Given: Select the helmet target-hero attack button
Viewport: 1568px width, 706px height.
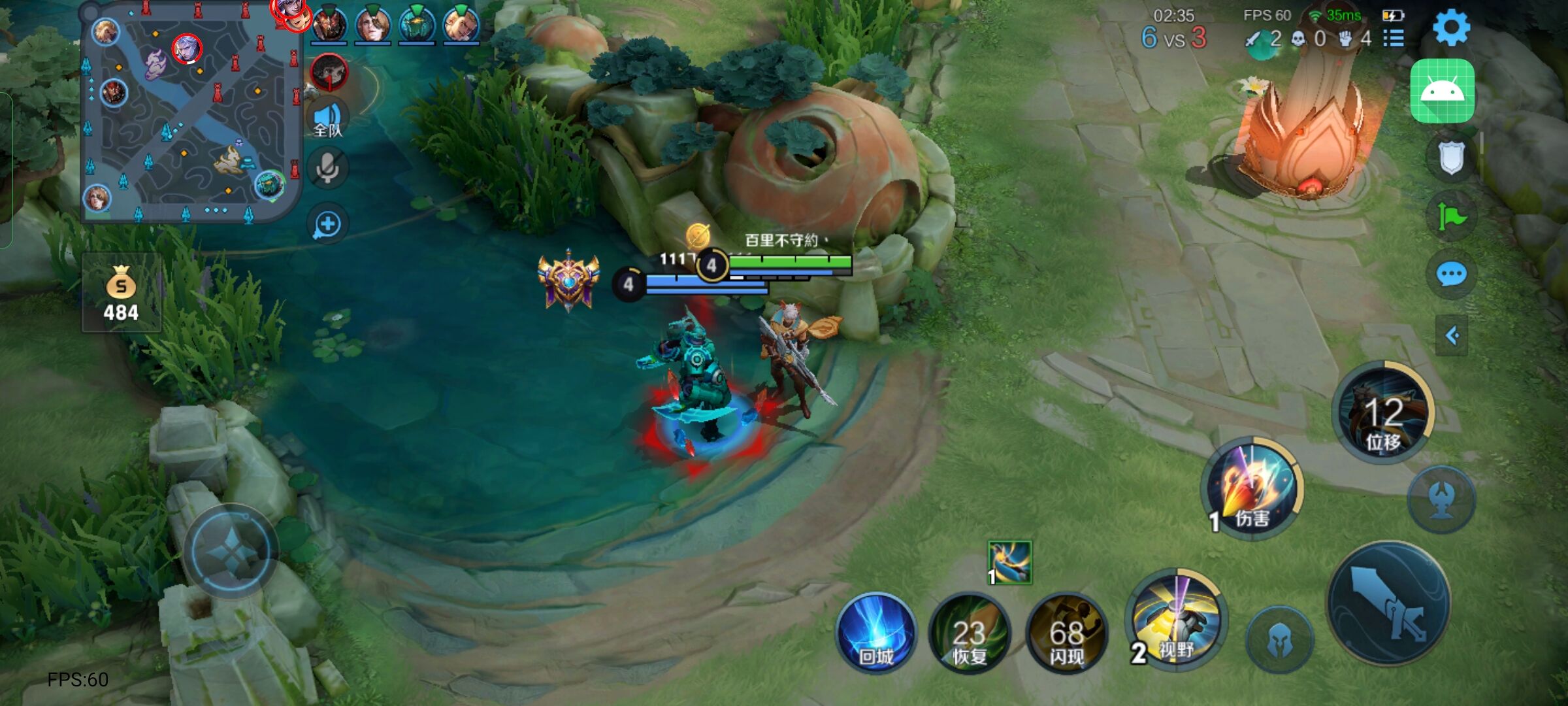Looking at the screenshot, I should [1279, 640].
